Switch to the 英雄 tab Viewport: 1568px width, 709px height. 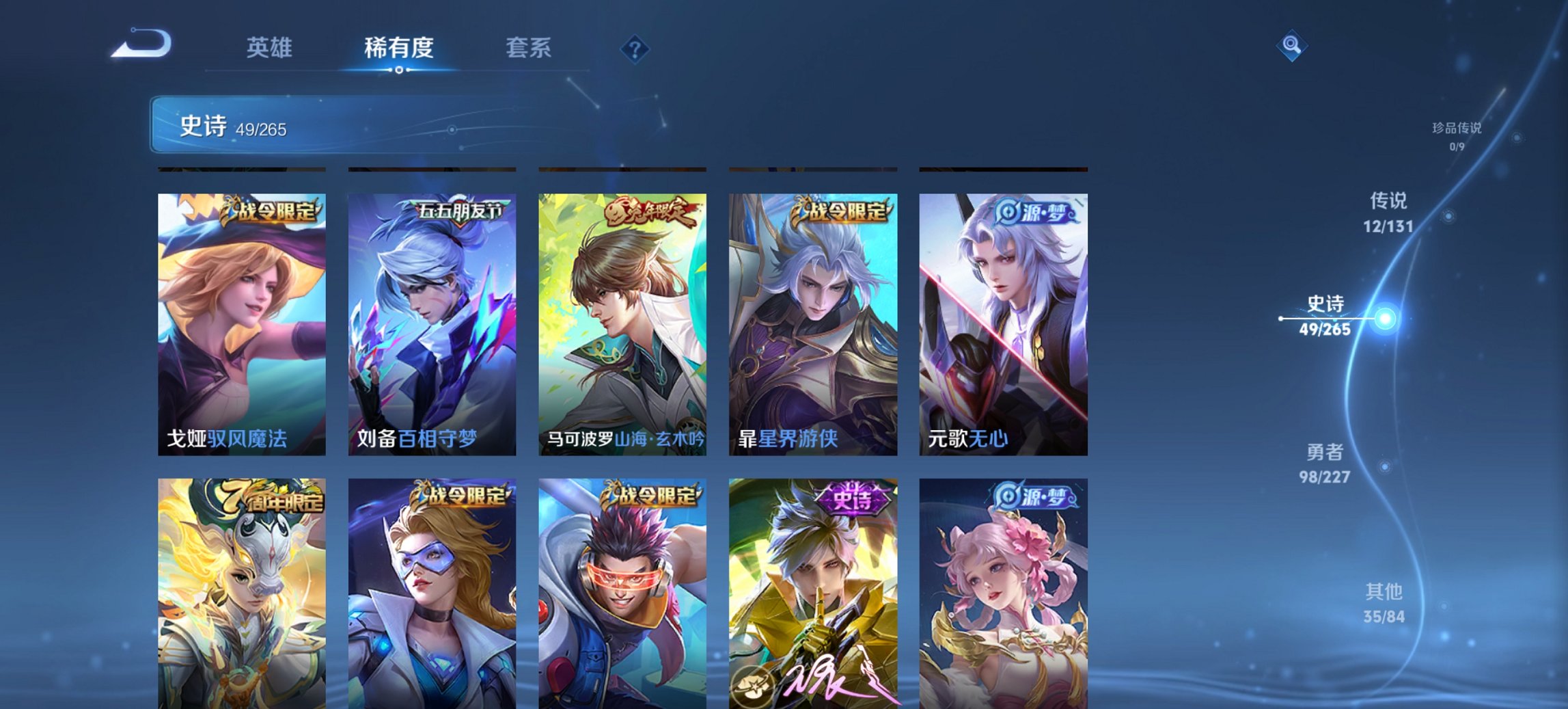pos(270,49)
